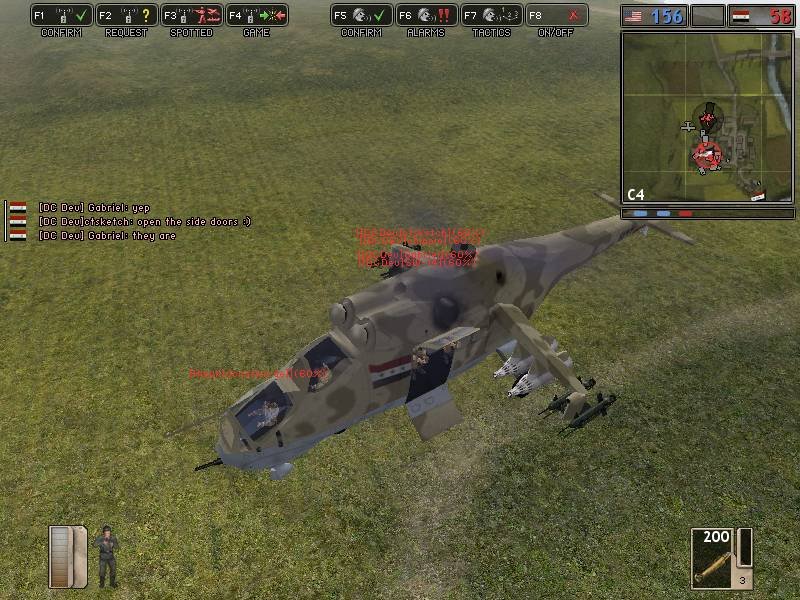Screen dimensions: 800x600
Task: Click the soldier status icon
Action: [x=106, y=556]
